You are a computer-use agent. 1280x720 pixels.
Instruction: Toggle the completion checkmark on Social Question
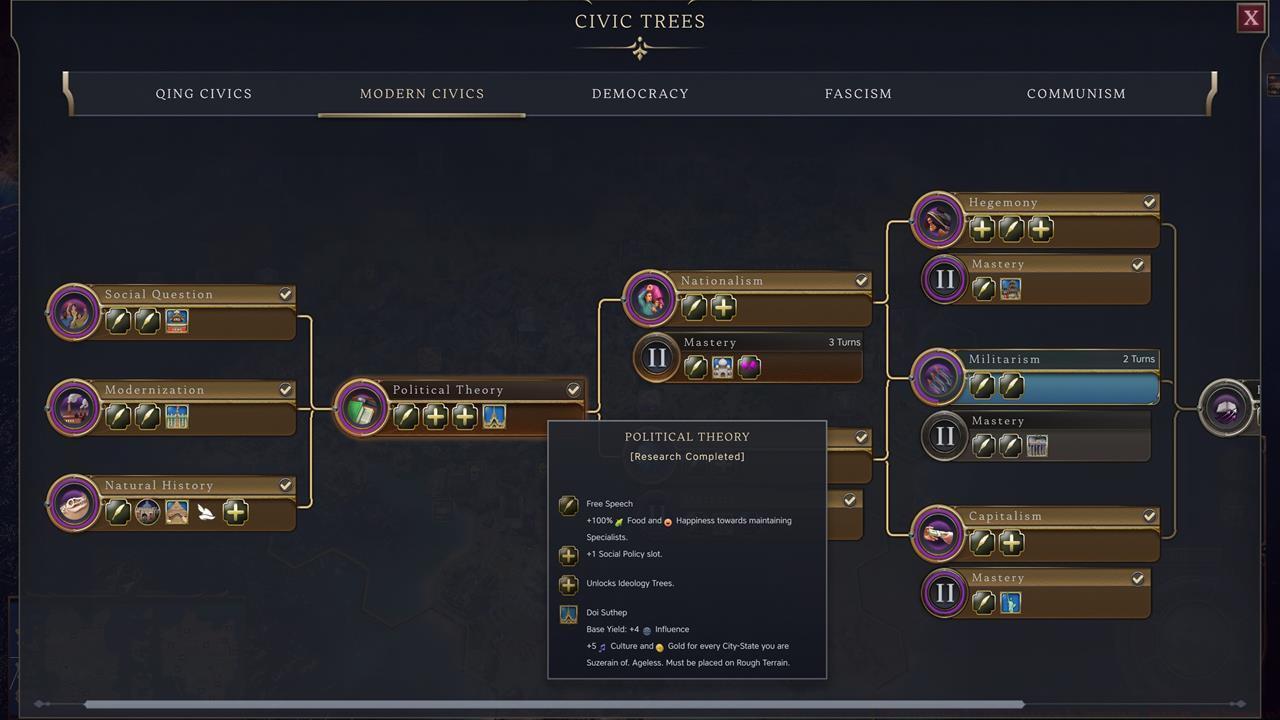(285, 294)
